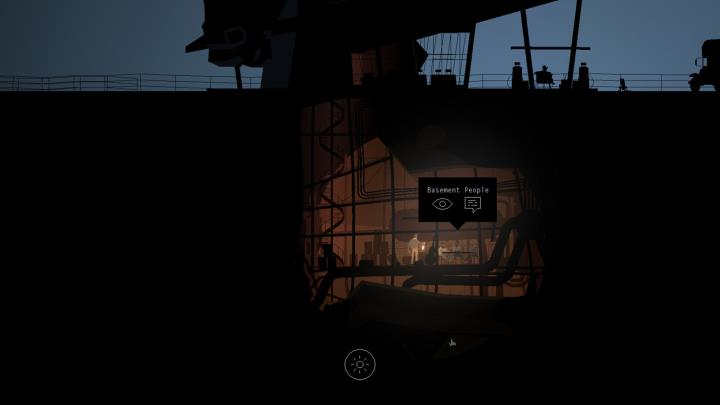Look at the Basement People with eye icon
The image size is (720, 405).
pyautogui.click(x=442, y=204)
